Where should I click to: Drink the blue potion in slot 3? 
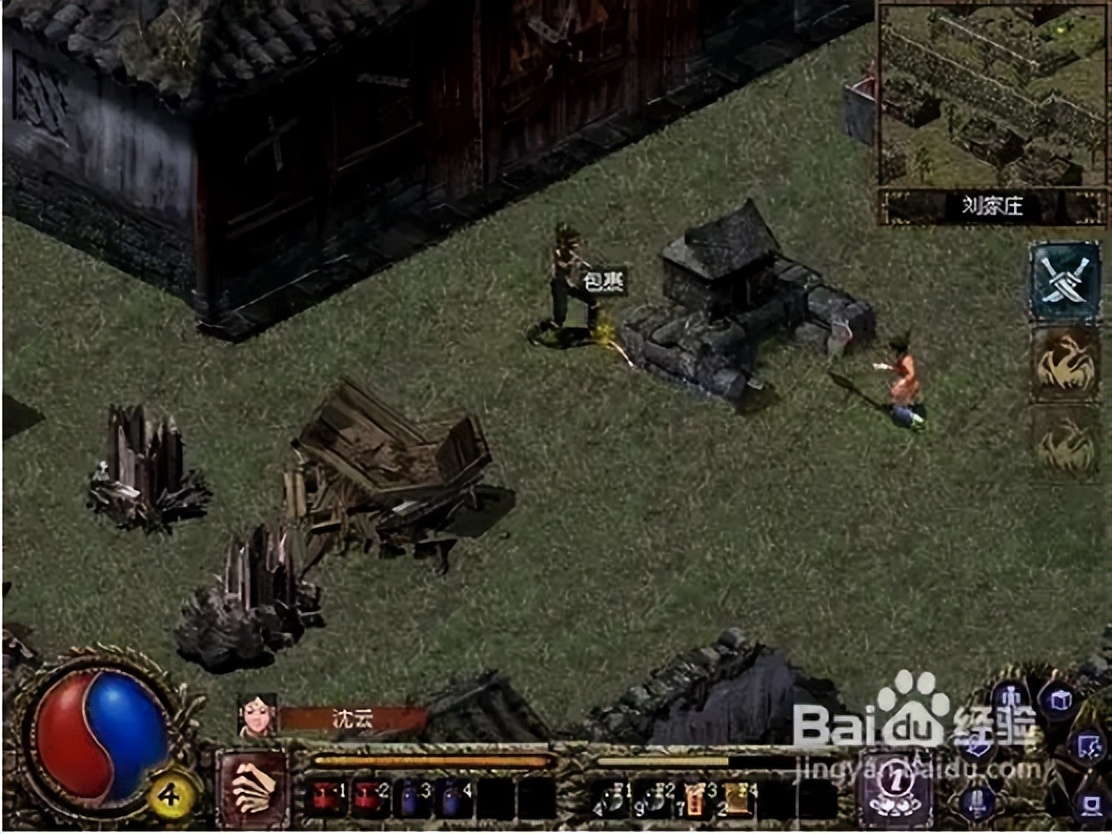(411, 799)
